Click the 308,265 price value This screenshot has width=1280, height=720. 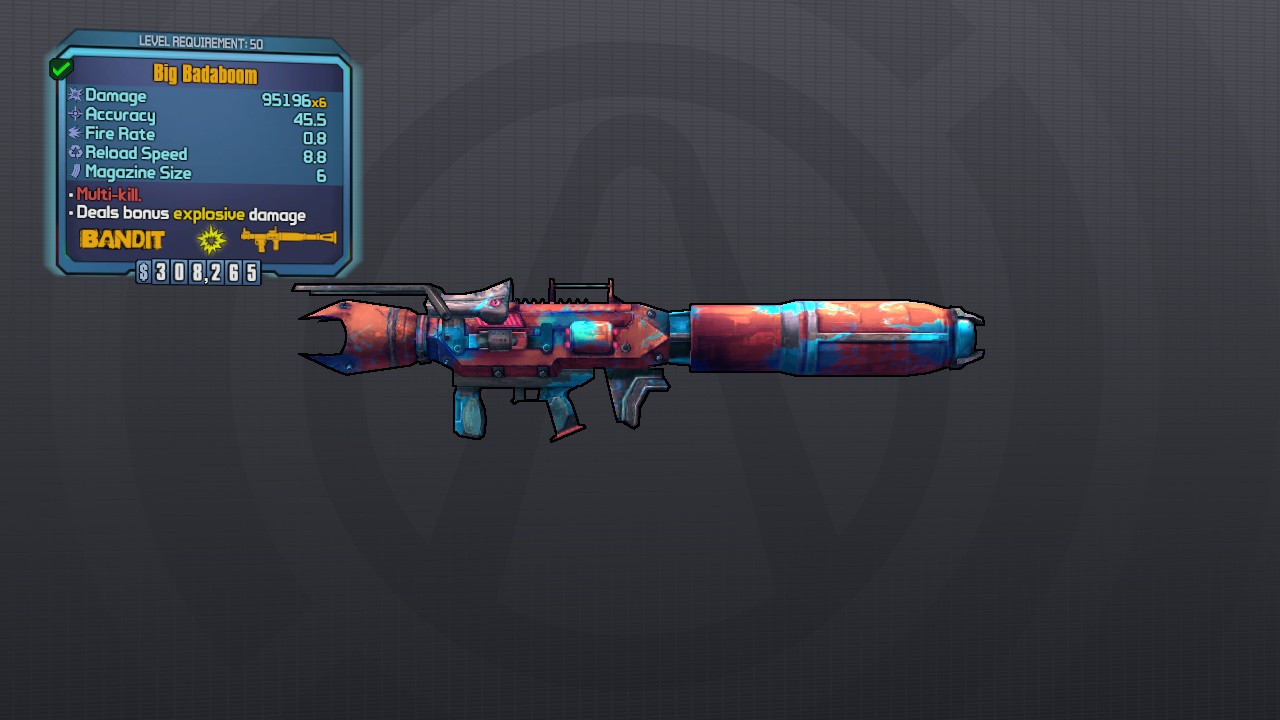(205, 272)
